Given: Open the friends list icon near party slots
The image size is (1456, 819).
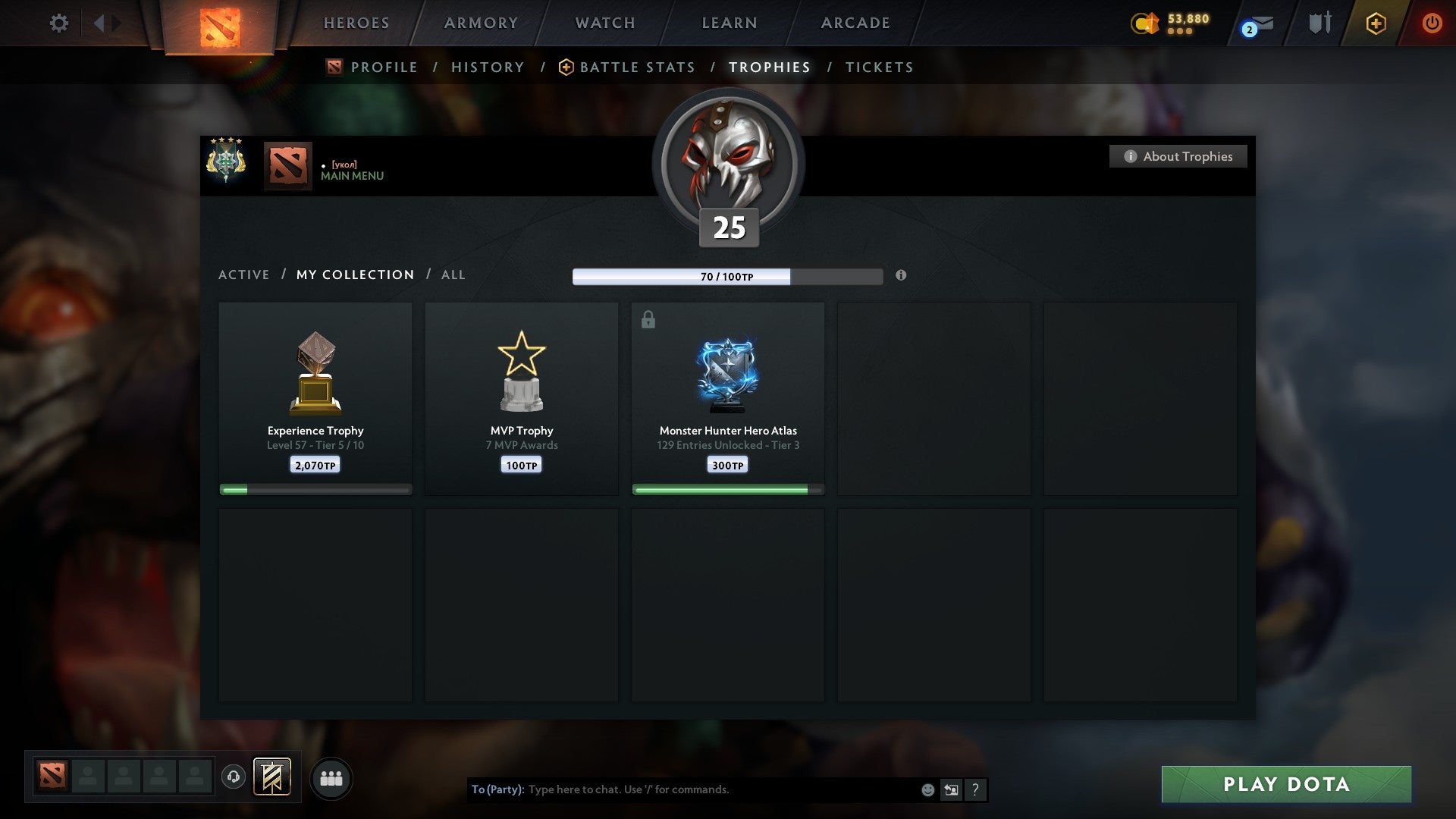Looking at the screenshot, I should (331, 777).
